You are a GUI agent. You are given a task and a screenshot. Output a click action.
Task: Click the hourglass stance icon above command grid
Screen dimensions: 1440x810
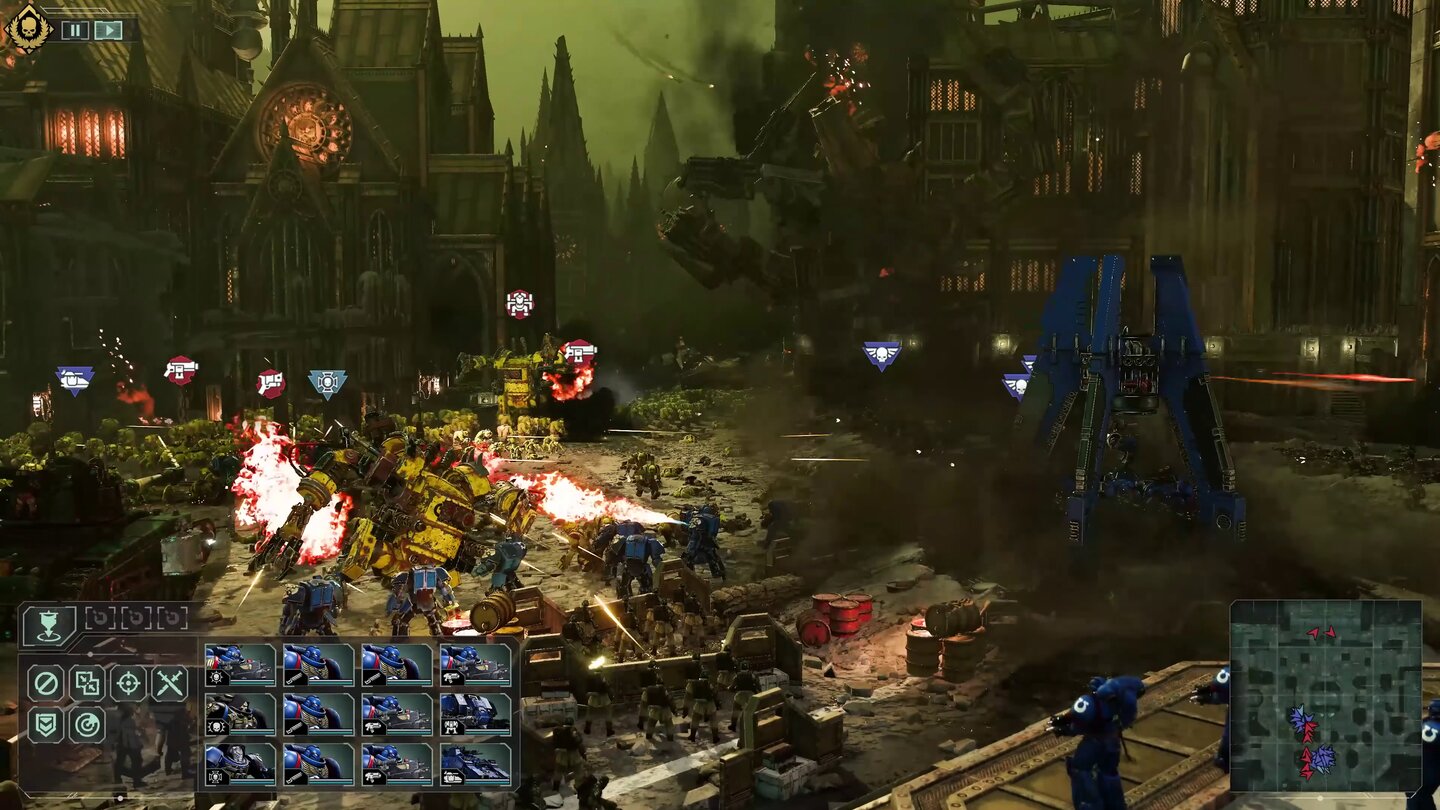[x=48, y=624]
